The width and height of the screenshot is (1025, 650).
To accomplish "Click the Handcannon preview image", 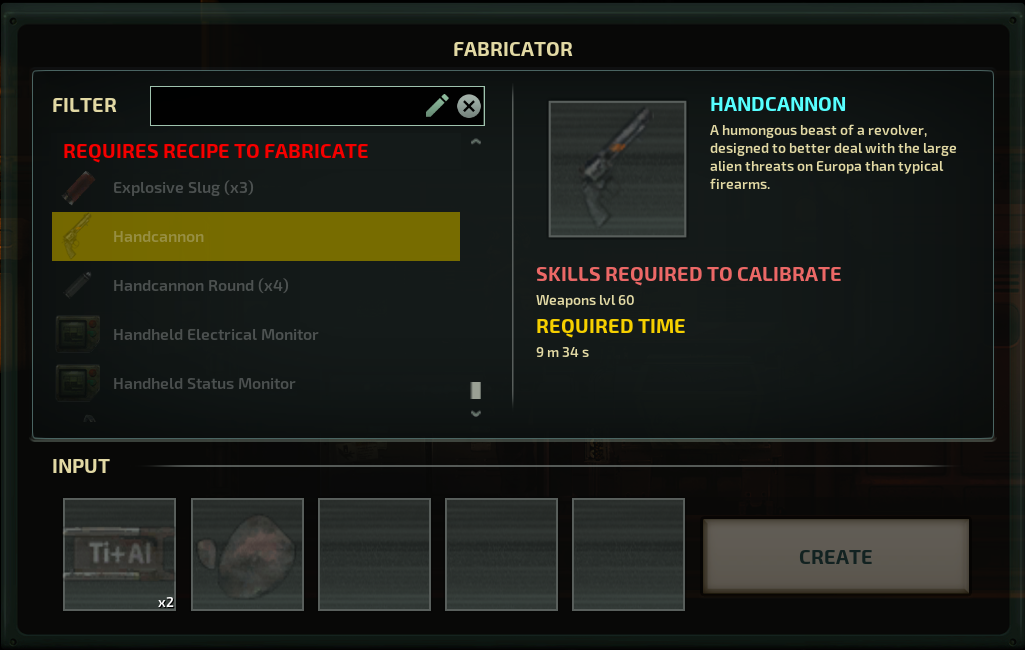I will click(x=617, y=169).
